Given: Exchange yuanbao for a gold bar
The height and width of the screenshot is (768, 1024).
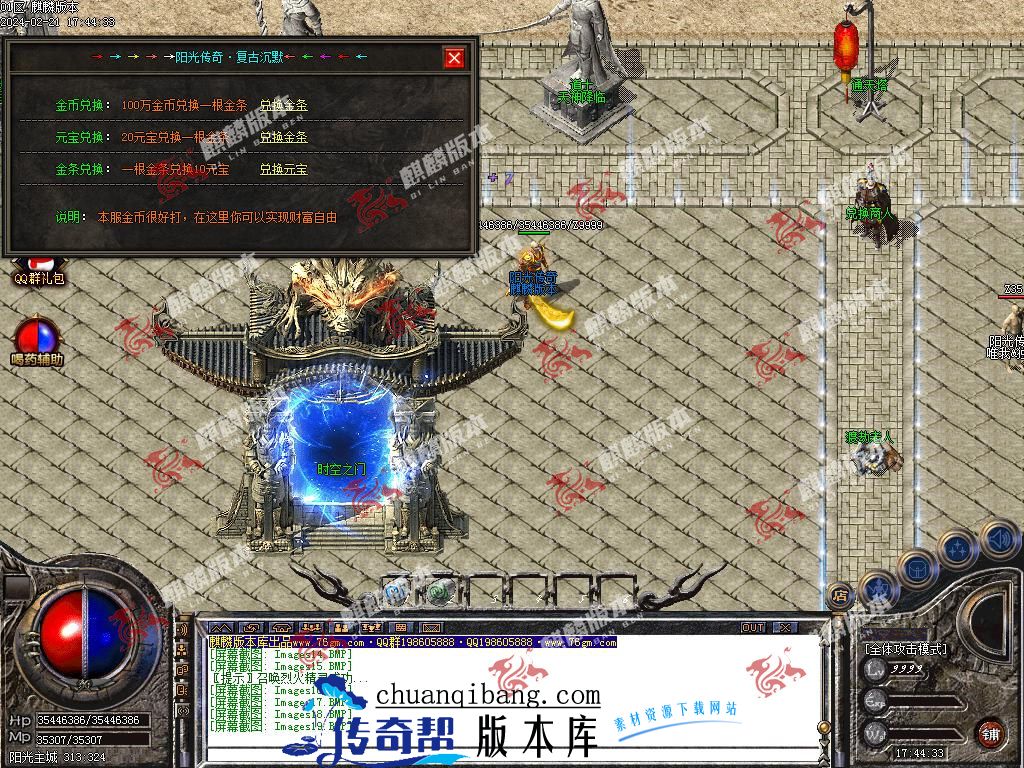Looking at the screenshot, I should 283,137.
